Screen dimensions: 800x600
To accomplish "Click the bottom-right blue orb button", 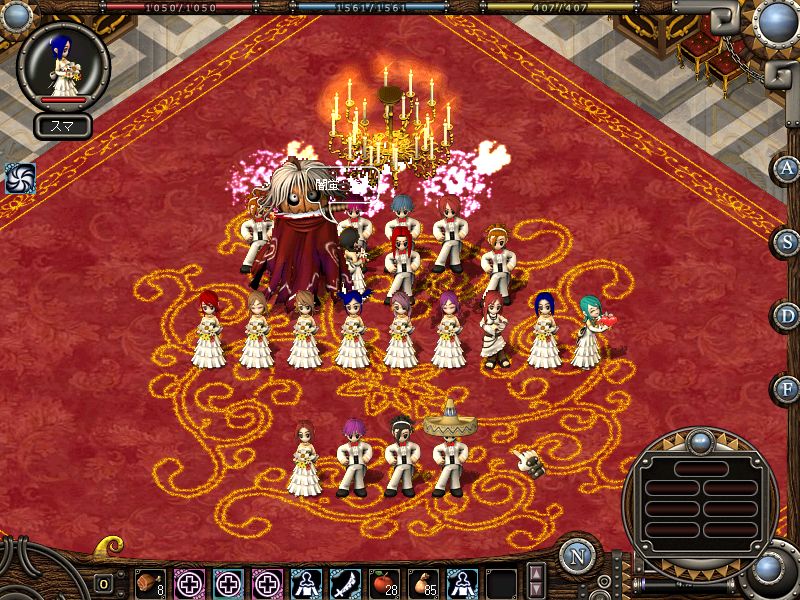I will pos(769,567).
